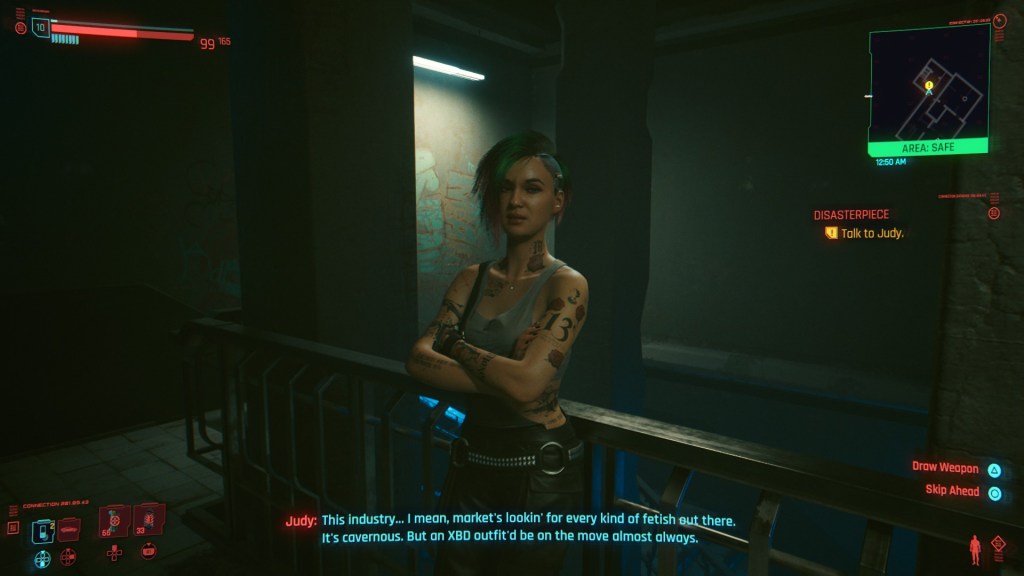Select the grenade slot showing 33
Viewport: 1024px width, 576px height.
pyautogui.click(x=147, y=519)
